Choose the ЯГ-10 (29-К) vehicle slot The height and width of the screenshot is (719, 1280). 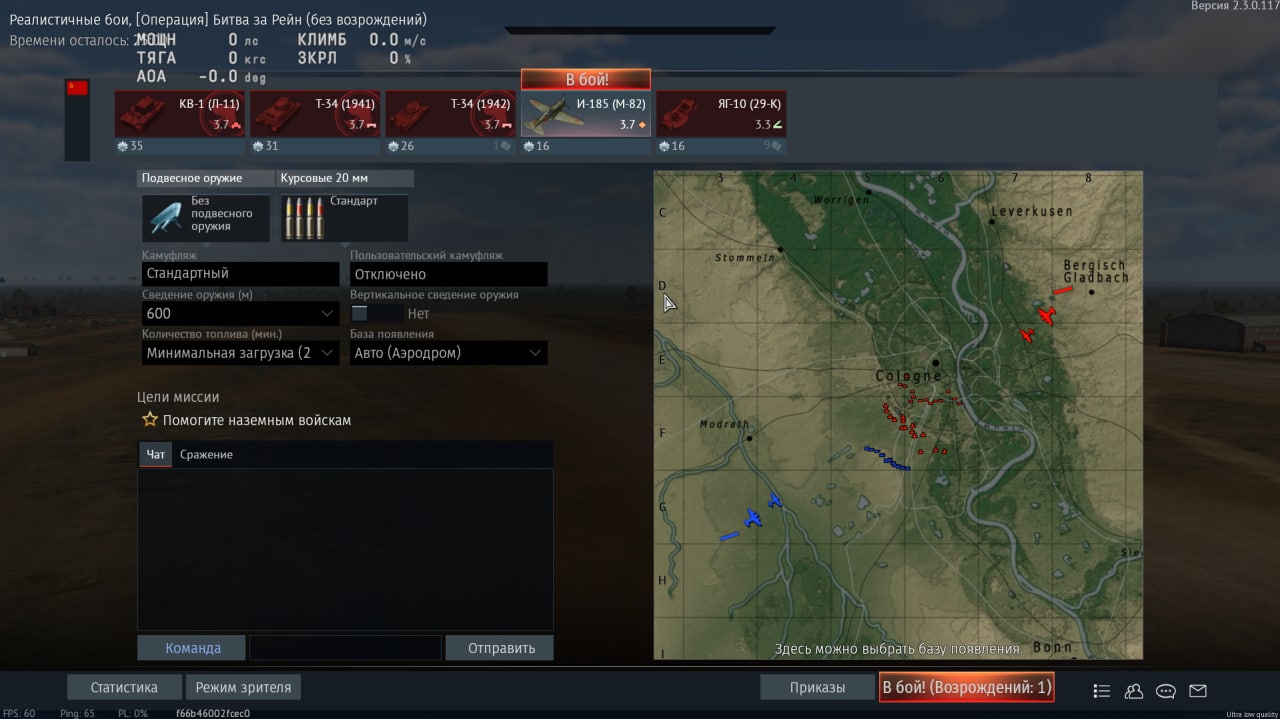(x=721, y=114)
